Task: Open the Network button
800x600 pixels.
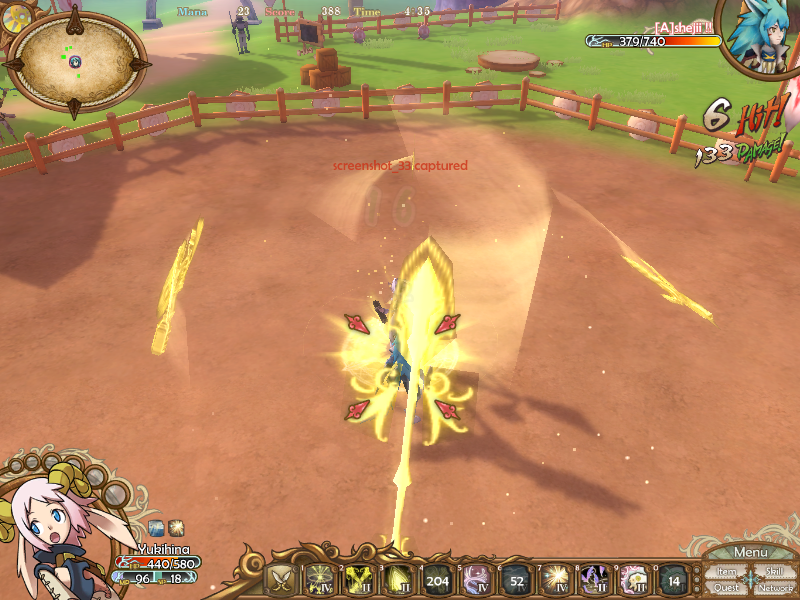Action: [x=775, y=588]
